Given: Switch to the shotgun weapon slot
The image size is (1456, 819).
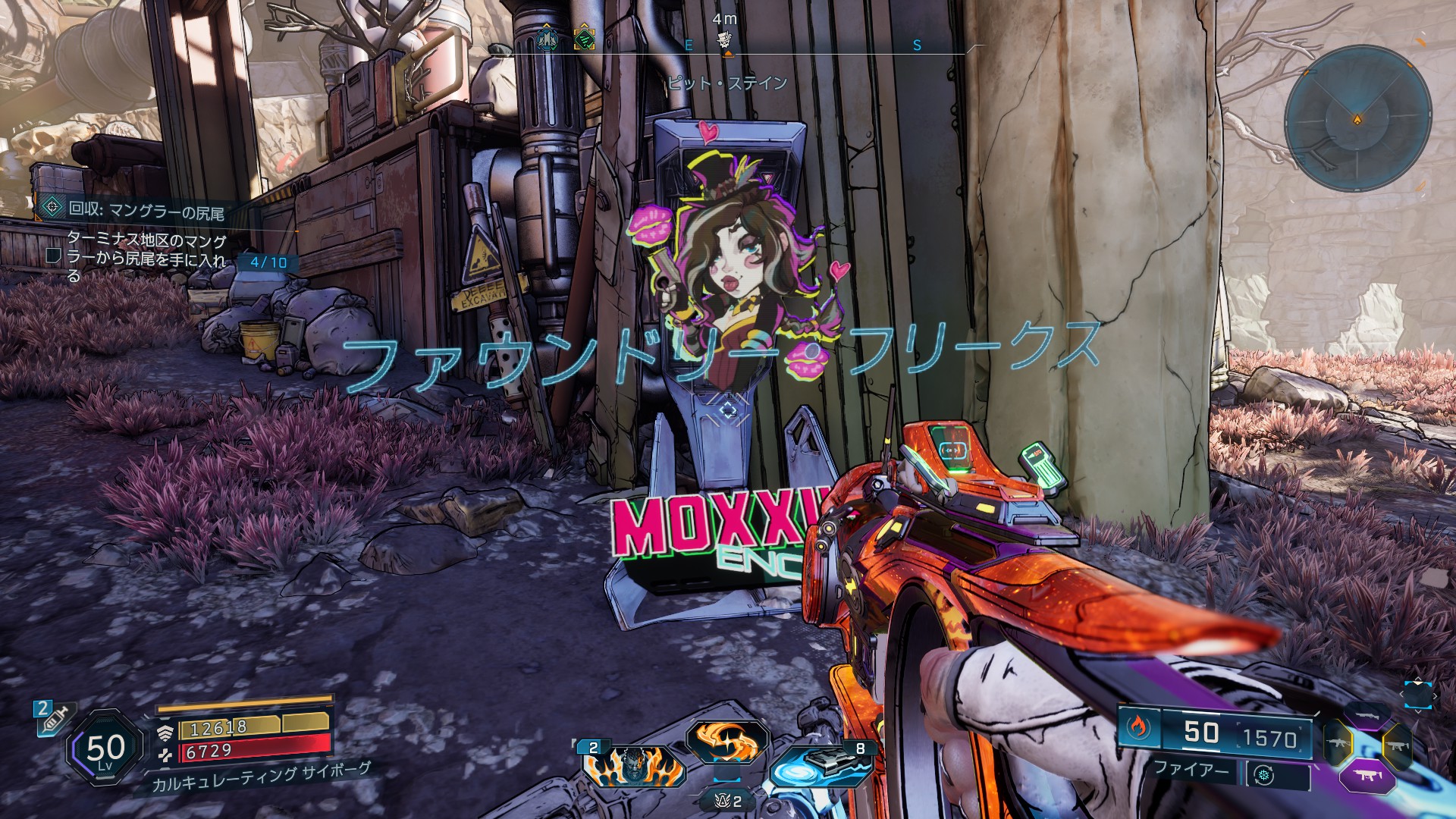Looking at the screenshot, I should [x=1367, y=715].
